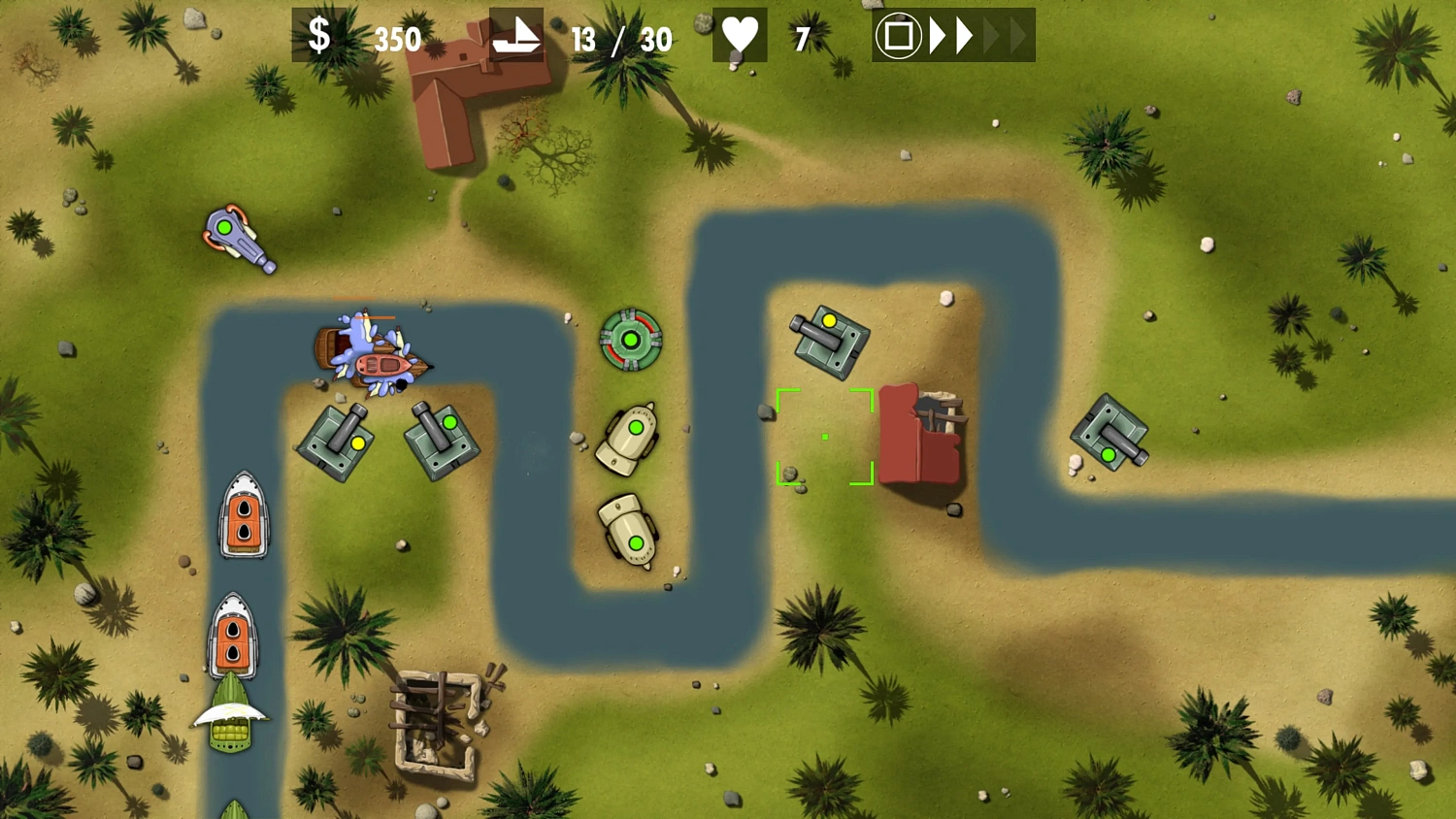Toggle the yellow light on the upper tank turret
1456x819 pixels.
[829, 320]
